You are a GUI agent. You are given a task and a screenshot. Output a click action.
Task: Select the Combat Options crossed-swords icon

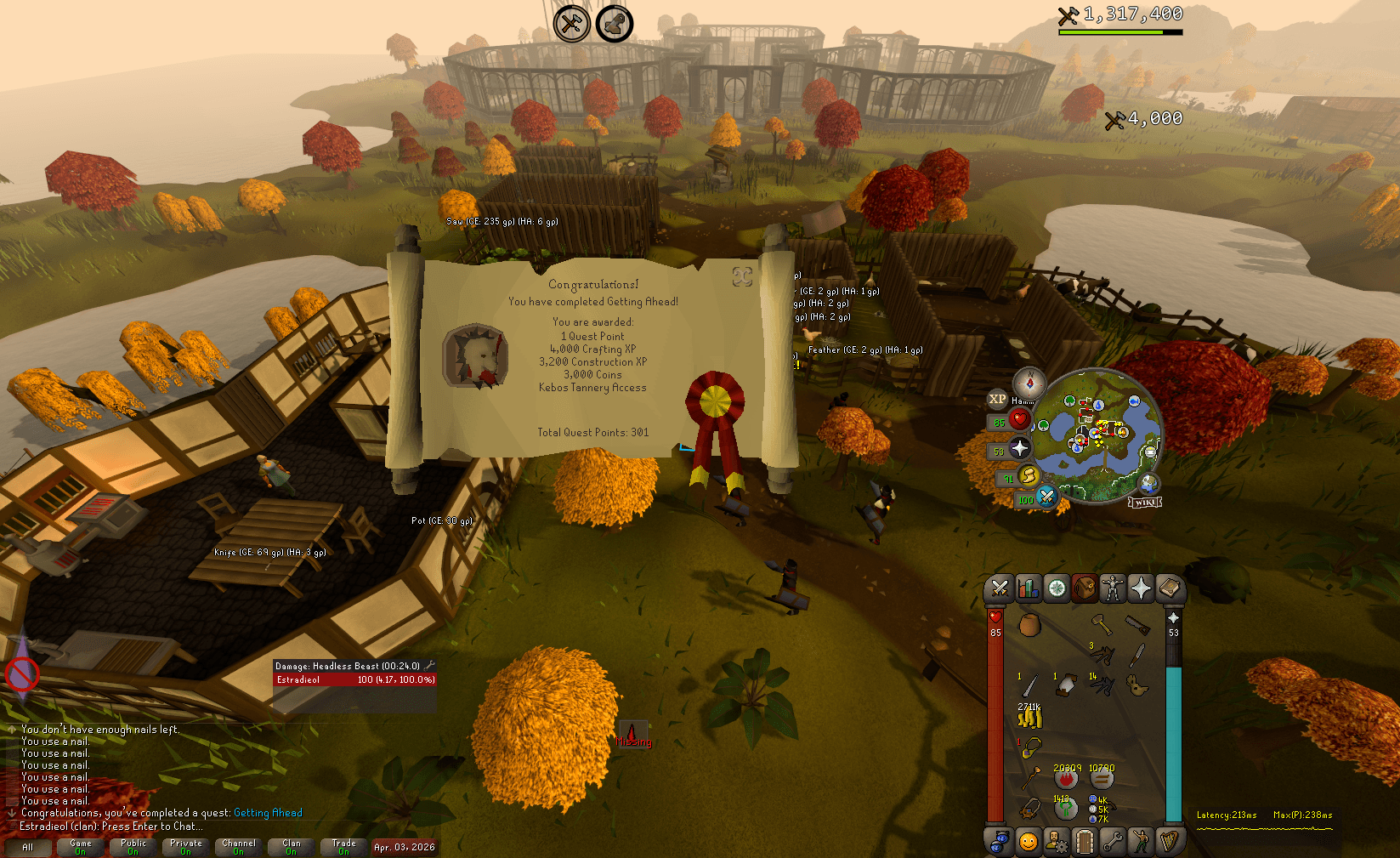(x=1000, y=588)
